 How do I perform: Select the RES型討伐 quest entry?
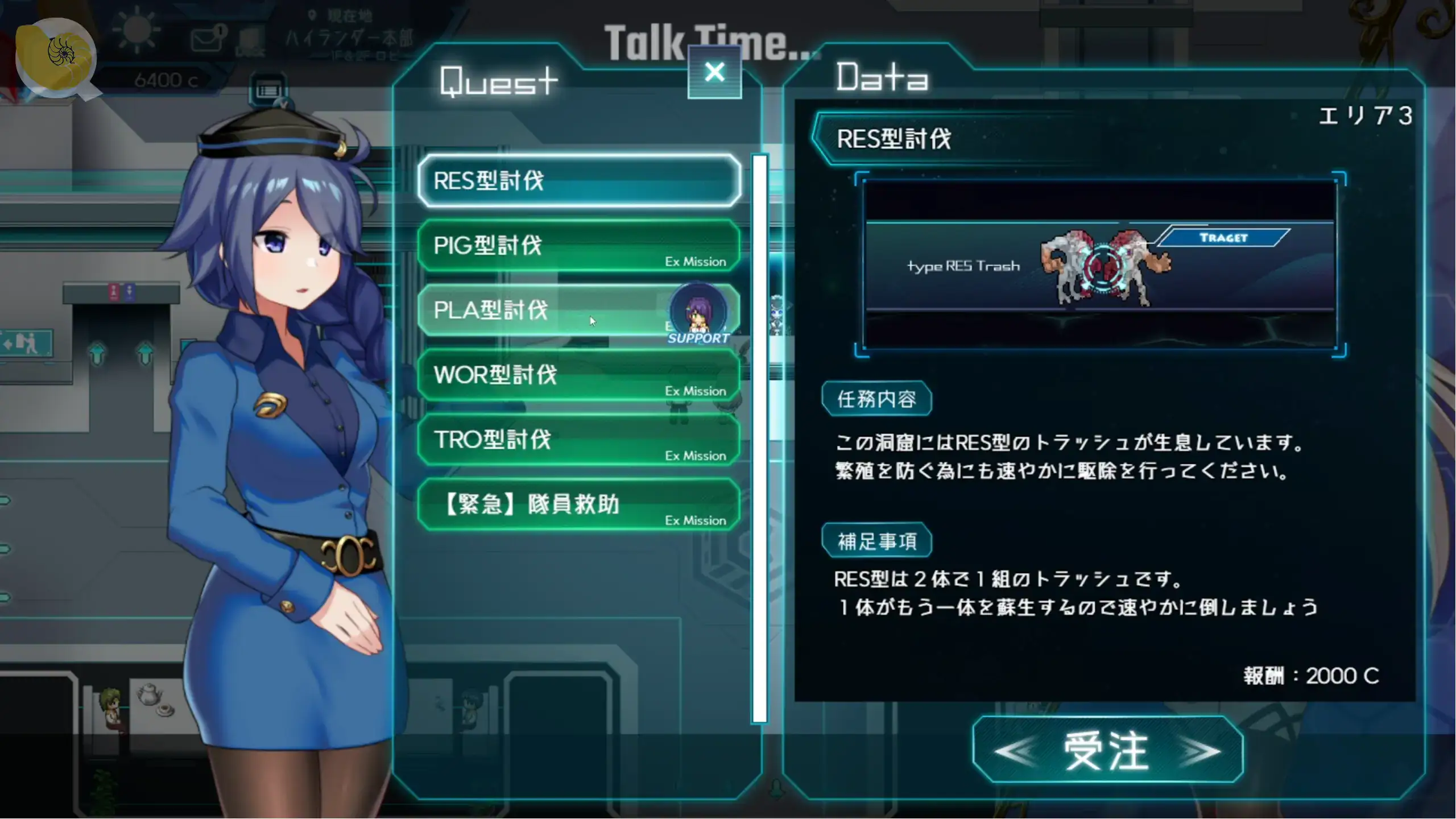[x=578, y=181]
